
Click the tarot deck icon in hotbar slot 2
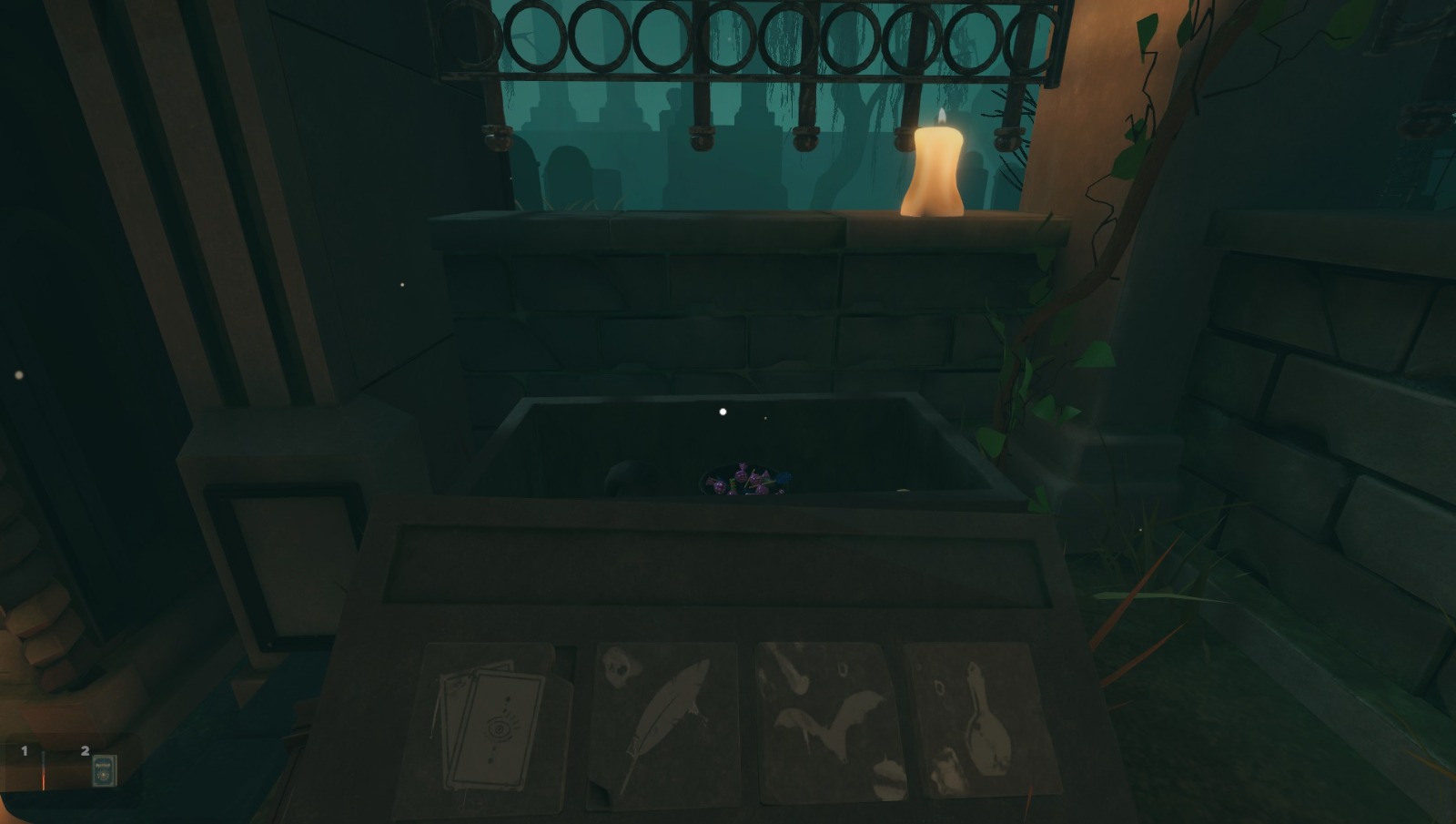pyautogui.click(x=103, y=770)
